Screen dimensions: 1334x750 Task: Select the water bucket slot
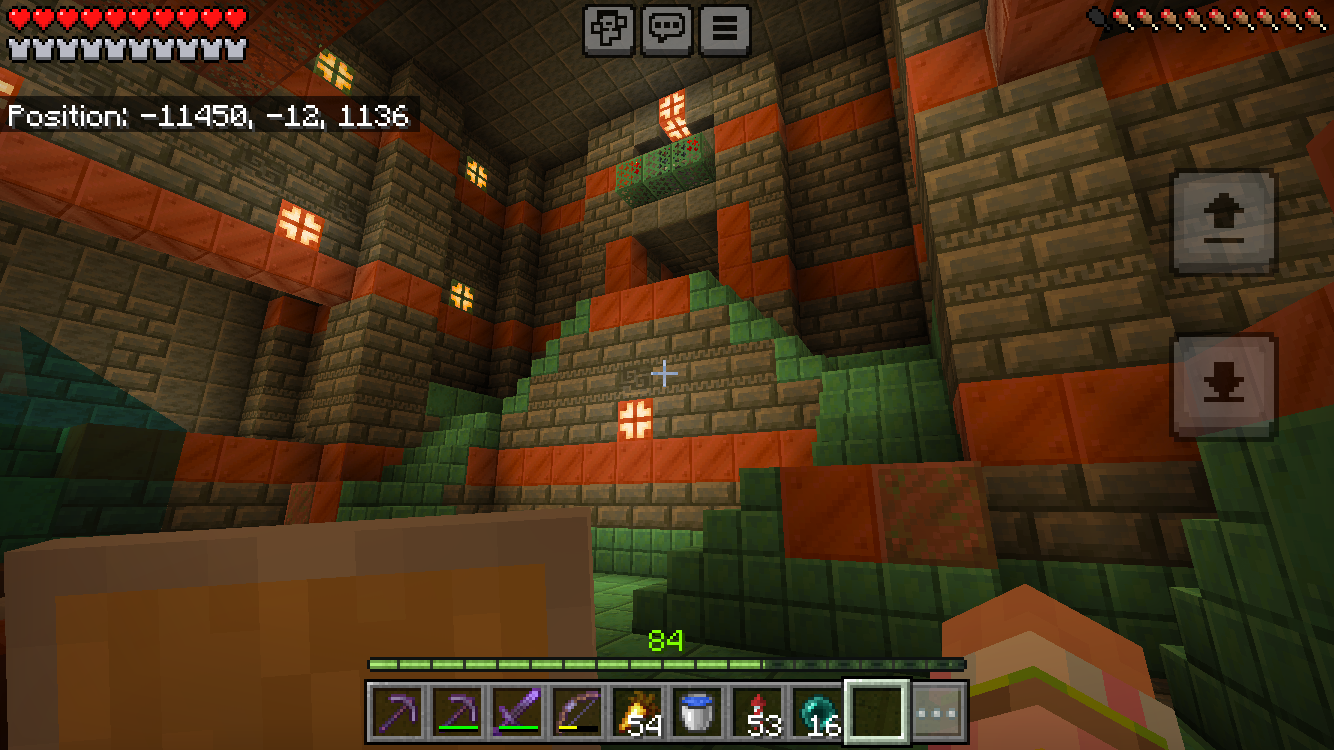698,712
